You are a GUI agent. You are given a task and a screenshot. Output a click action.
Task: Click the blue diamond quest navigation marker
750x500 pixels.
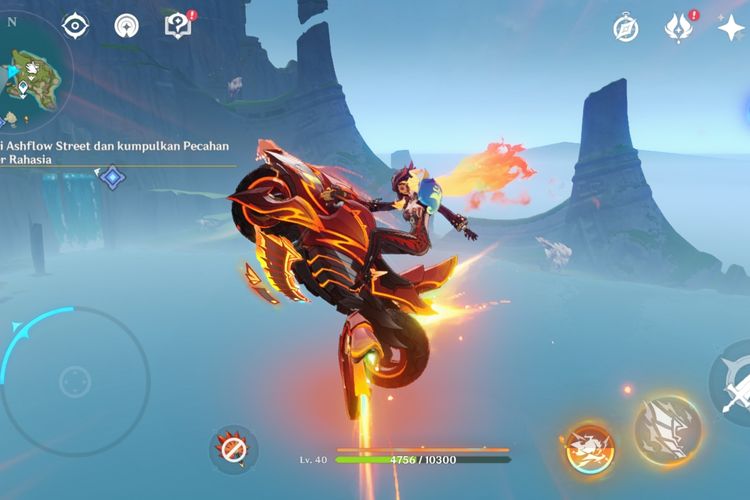pos(113,178)
